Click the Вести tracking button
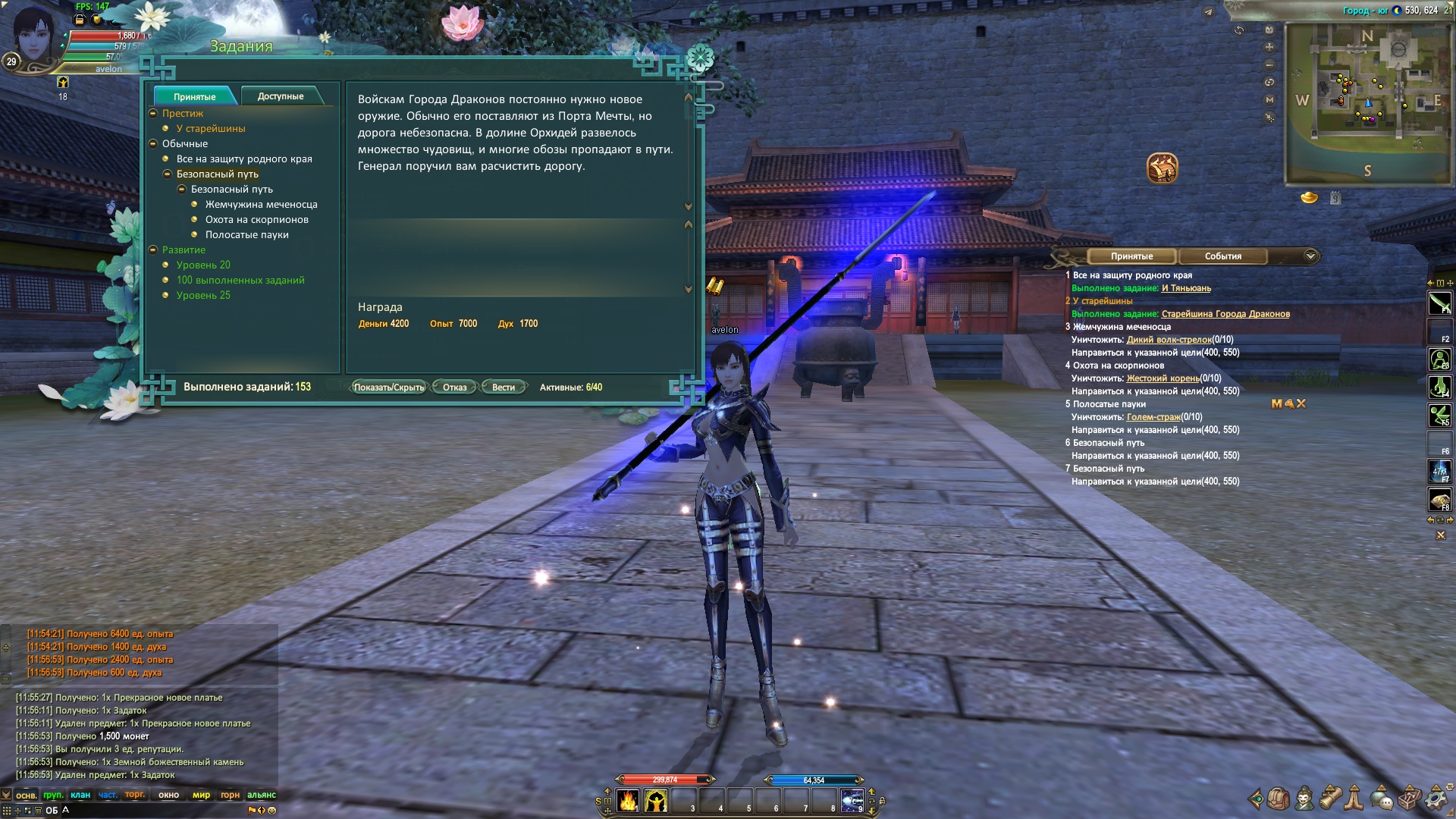 (504, 388)
